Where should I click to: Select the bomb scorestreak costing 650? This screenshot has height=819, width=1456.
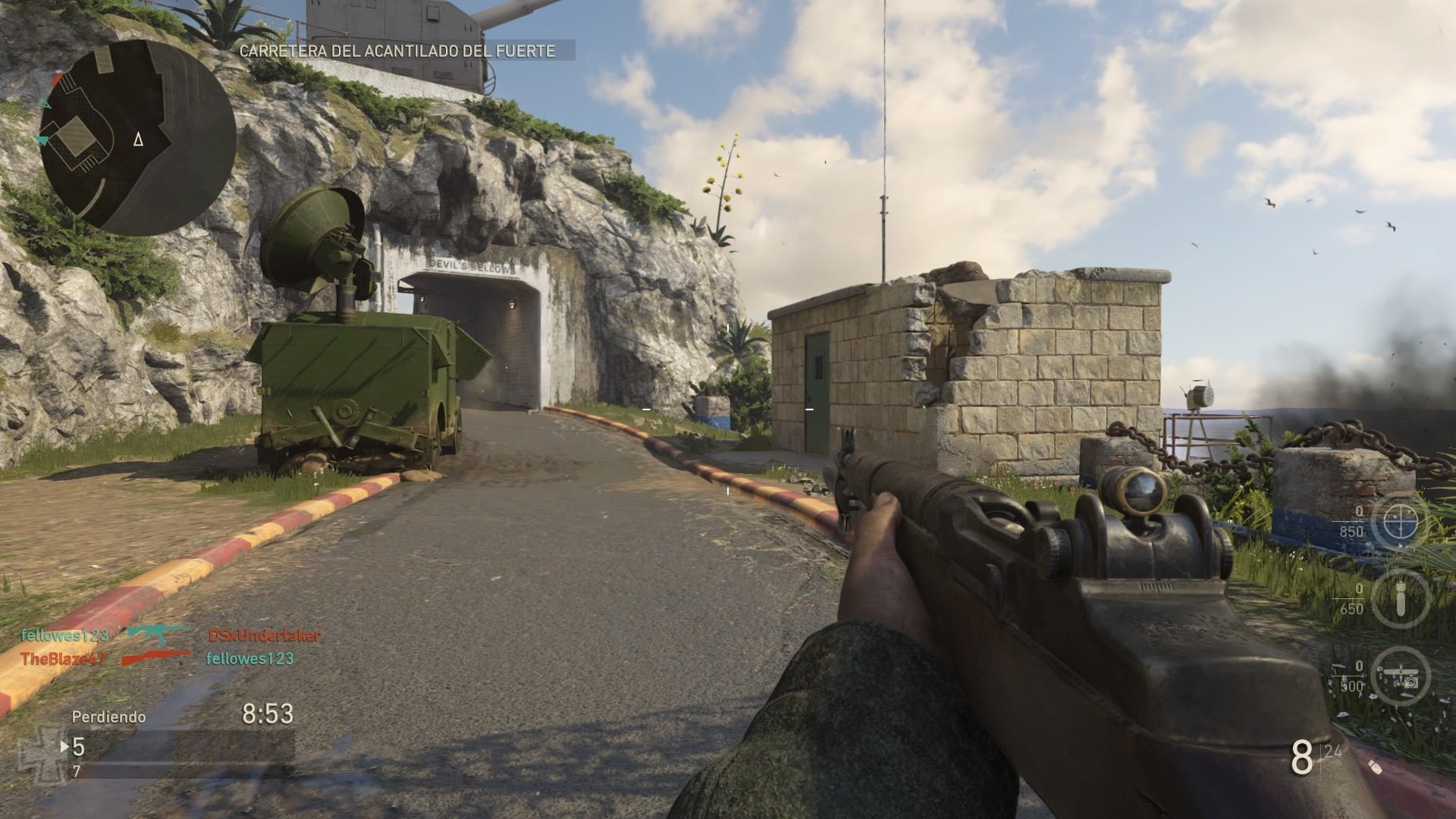tap(1400, 599)
